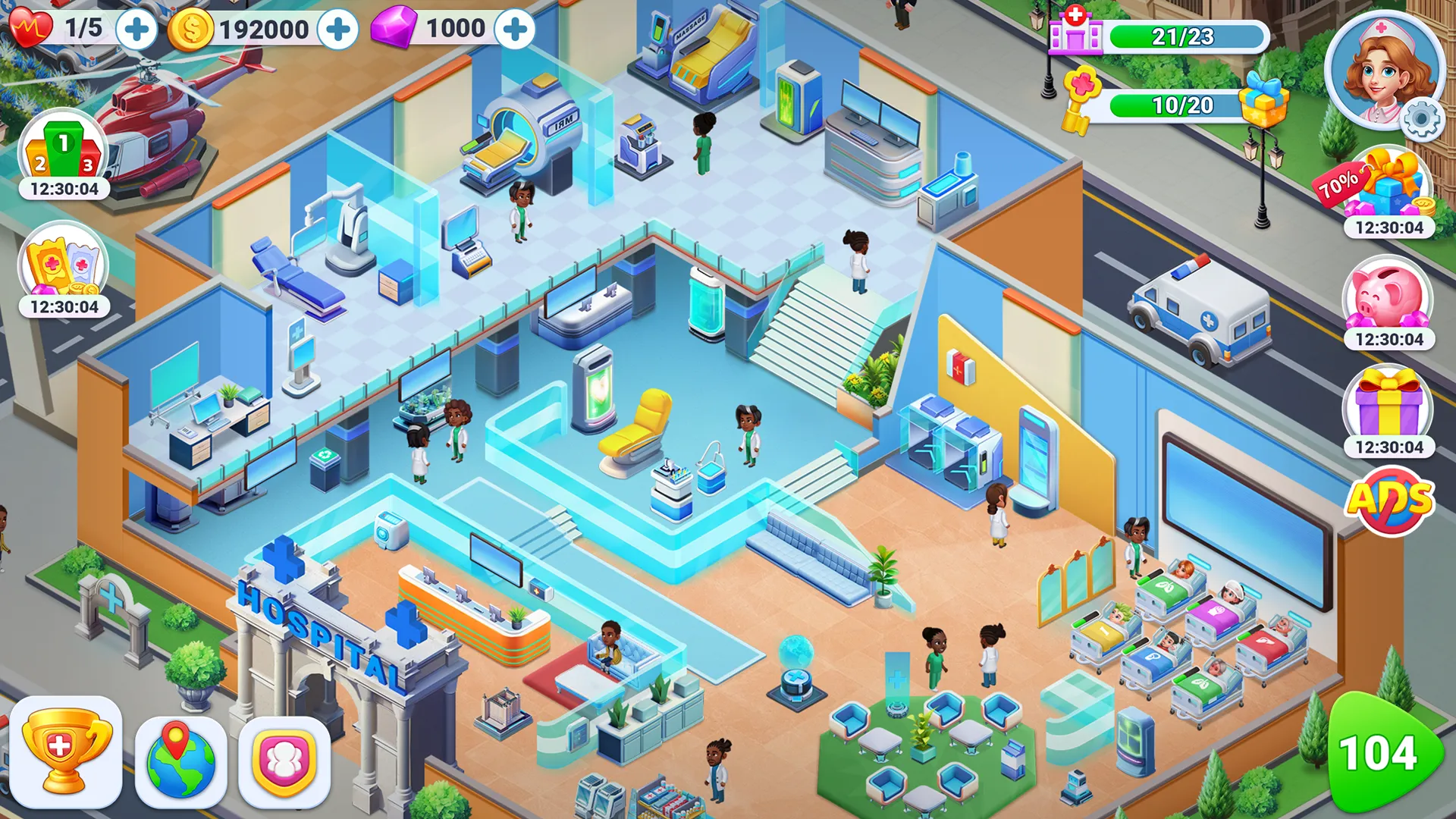Buy coins using the coin plus button
The height and width of the screenshot is (819, 1456).
click(x=340, y=29)
